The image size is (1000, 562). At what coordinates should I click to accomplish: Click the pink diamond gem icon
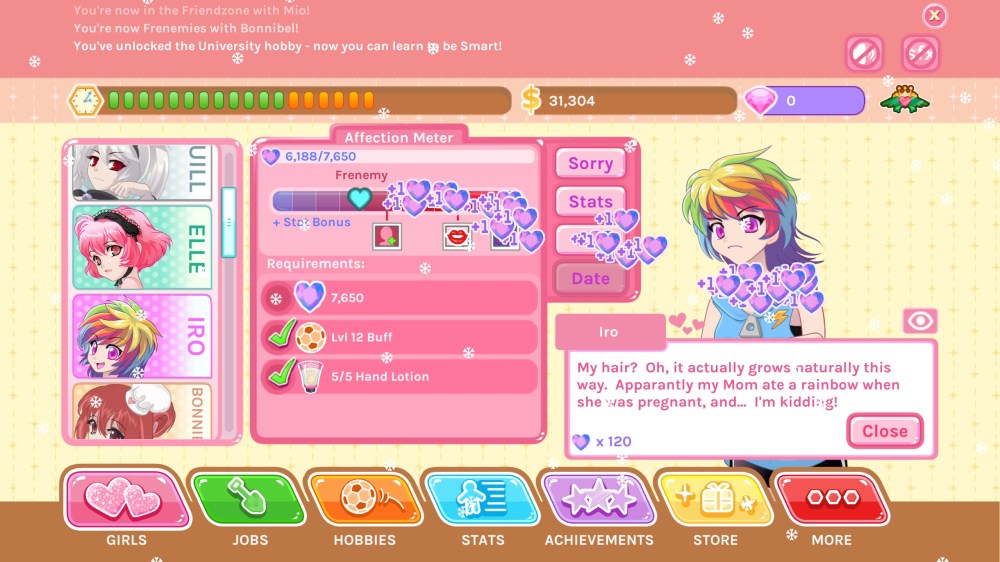pyautogui.click(x=761, y=100)
